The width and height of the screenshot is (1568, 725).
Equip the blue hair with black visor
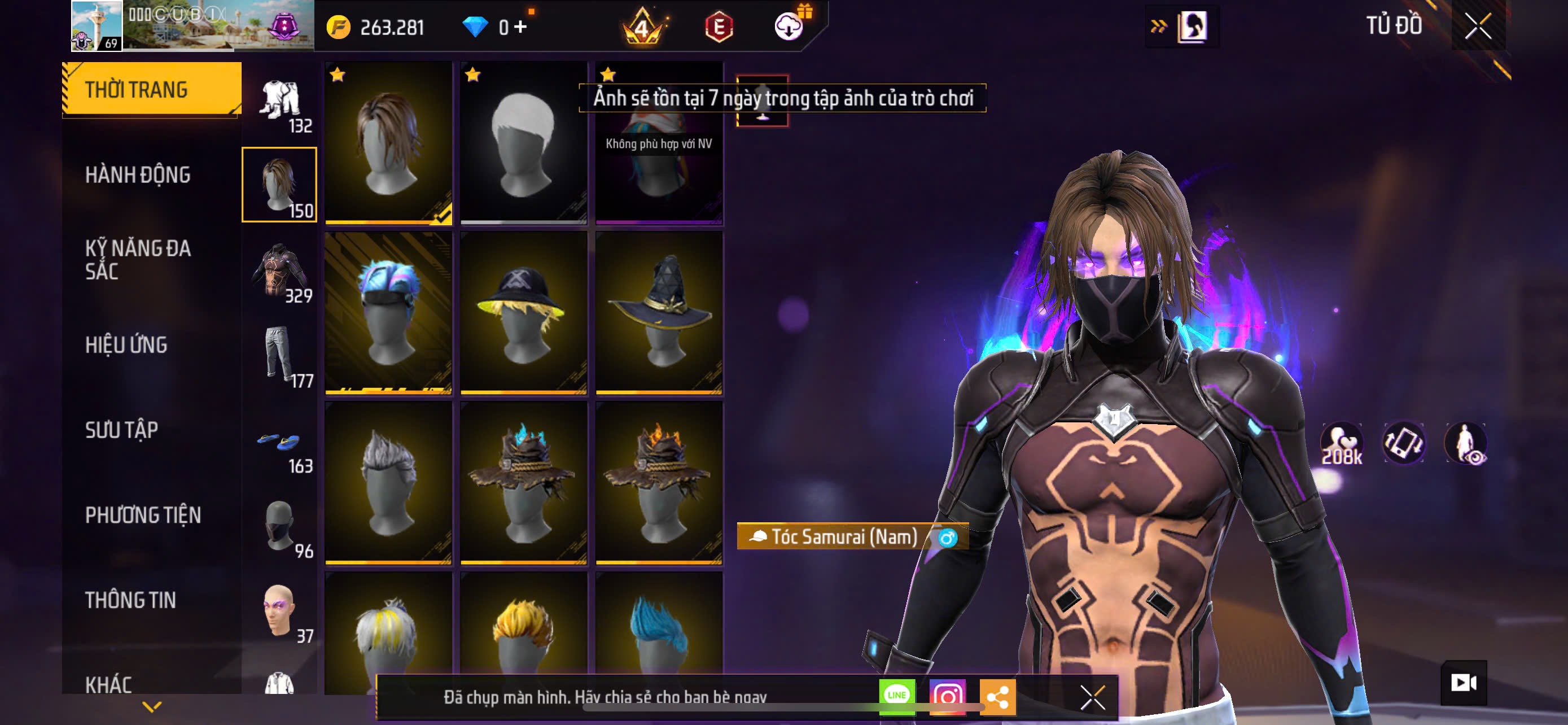coord(388,312)
